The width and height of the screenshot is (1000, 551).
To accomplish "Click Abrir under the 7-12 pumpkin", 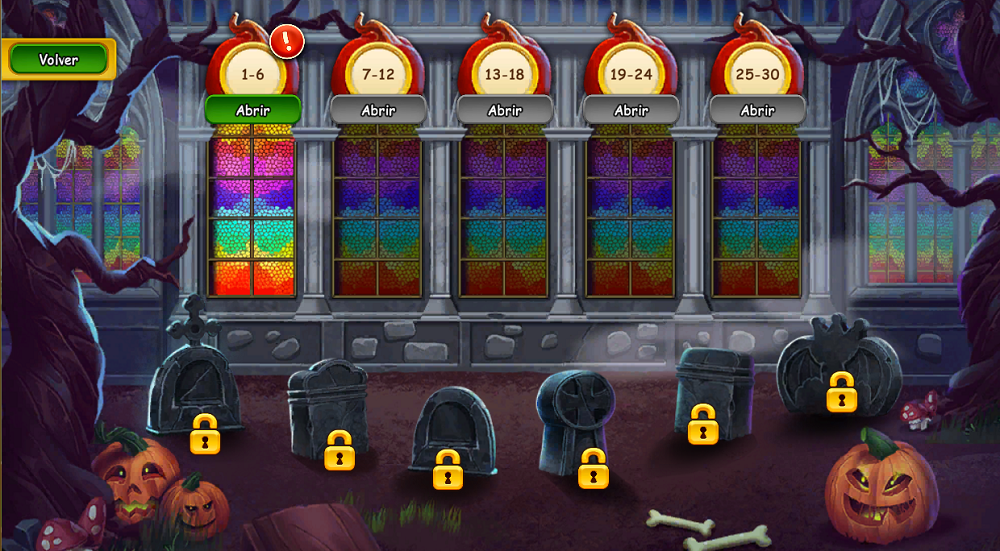I will pyautogui.click(x=379, y=110).
